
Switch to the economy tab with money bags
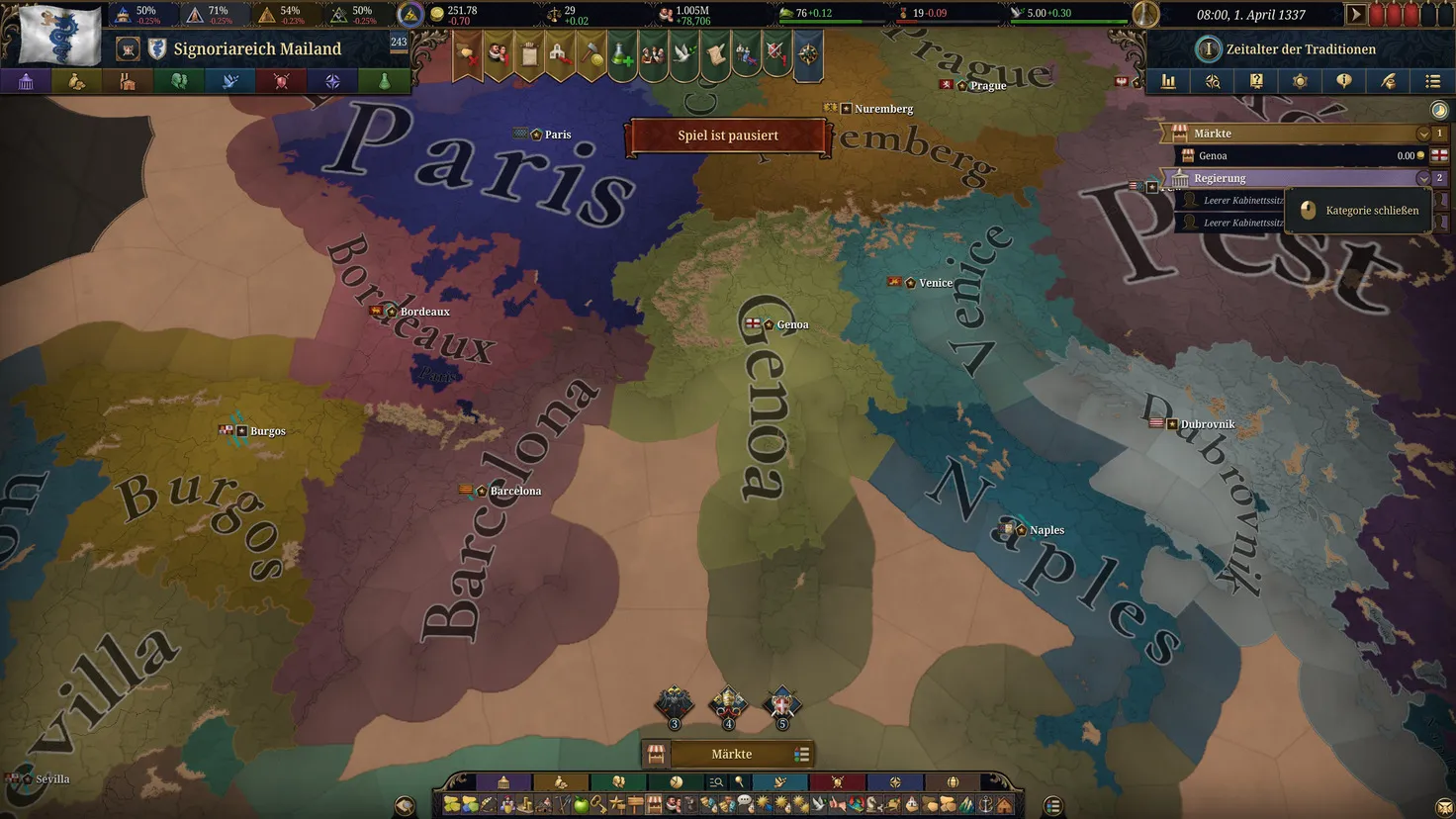pyautogui.click(x=77, y=81)
